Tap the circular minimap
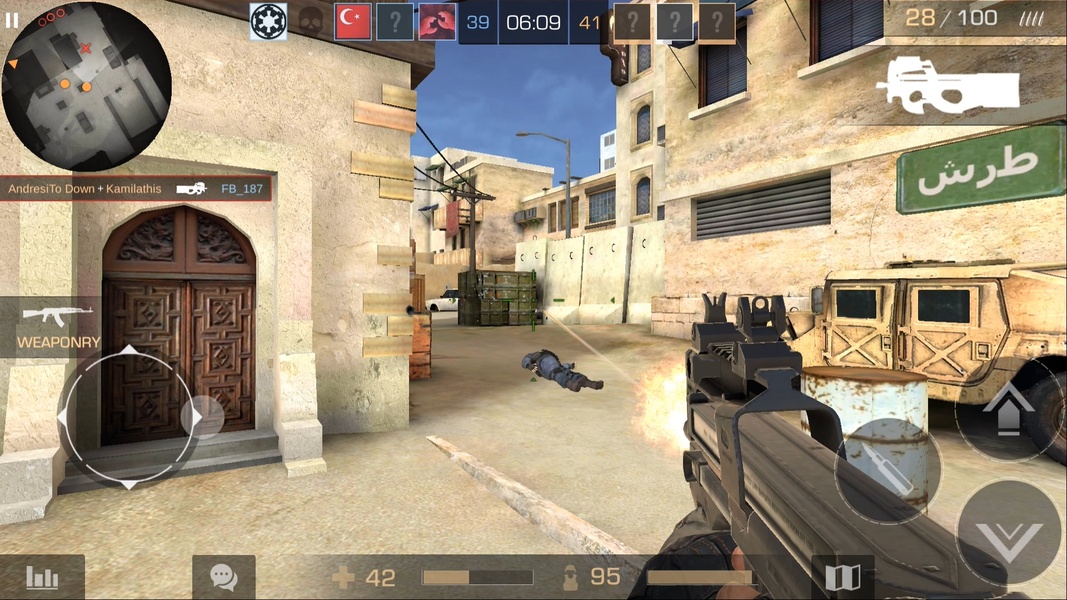Image resolution: width=1067 pixels, height=600 pixels. coord(86,87)
